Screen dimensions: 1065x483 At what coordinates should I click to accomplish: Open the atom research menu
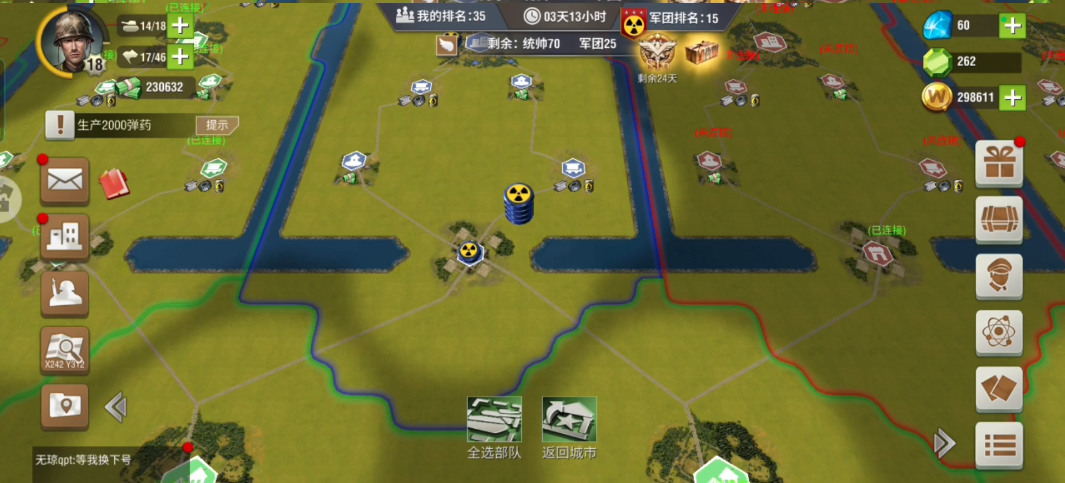tap(999, 332)
